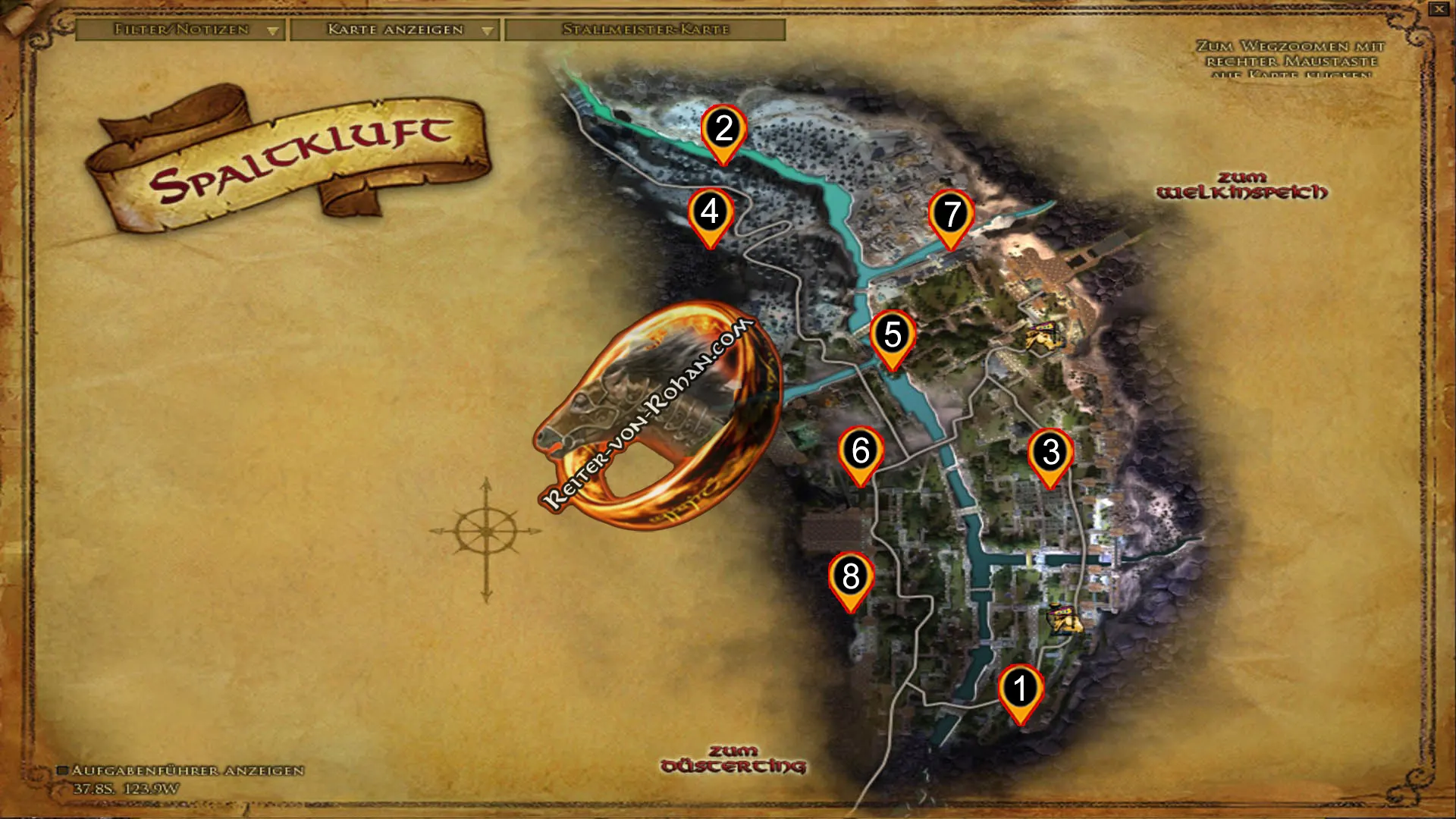
Task: Select map marker 2 near the northern river
Action: (724, 129)
